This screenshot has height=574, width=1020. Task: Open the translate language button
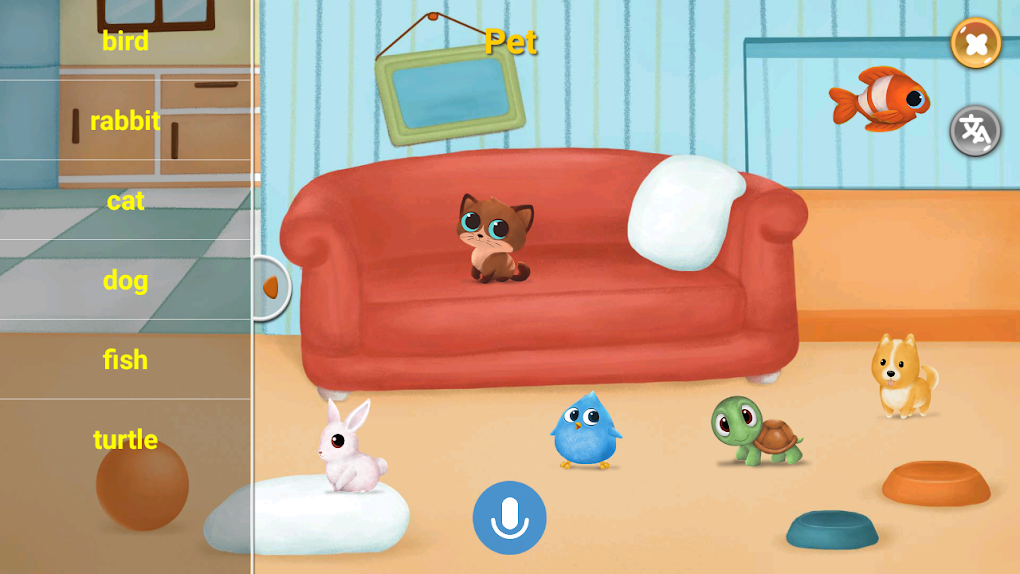click(x=975, y=131)
